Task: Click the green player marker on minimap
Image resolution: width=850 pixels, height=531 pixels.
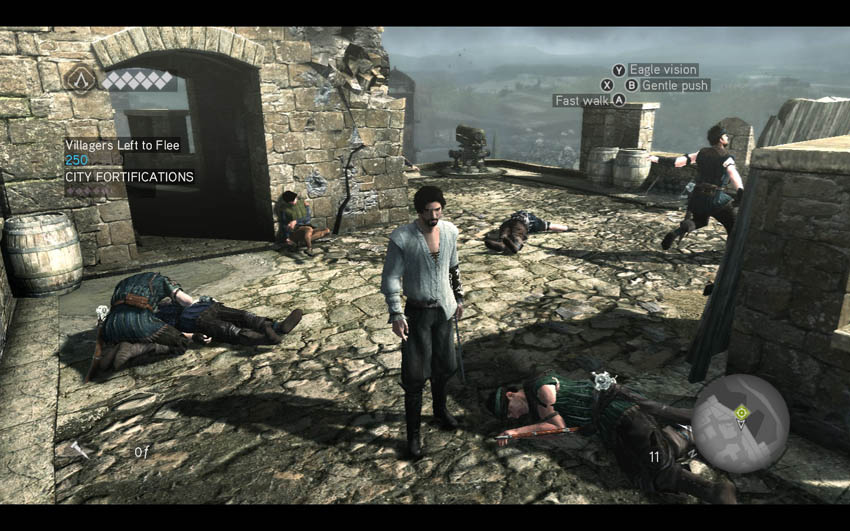Action: coord(741,412)
